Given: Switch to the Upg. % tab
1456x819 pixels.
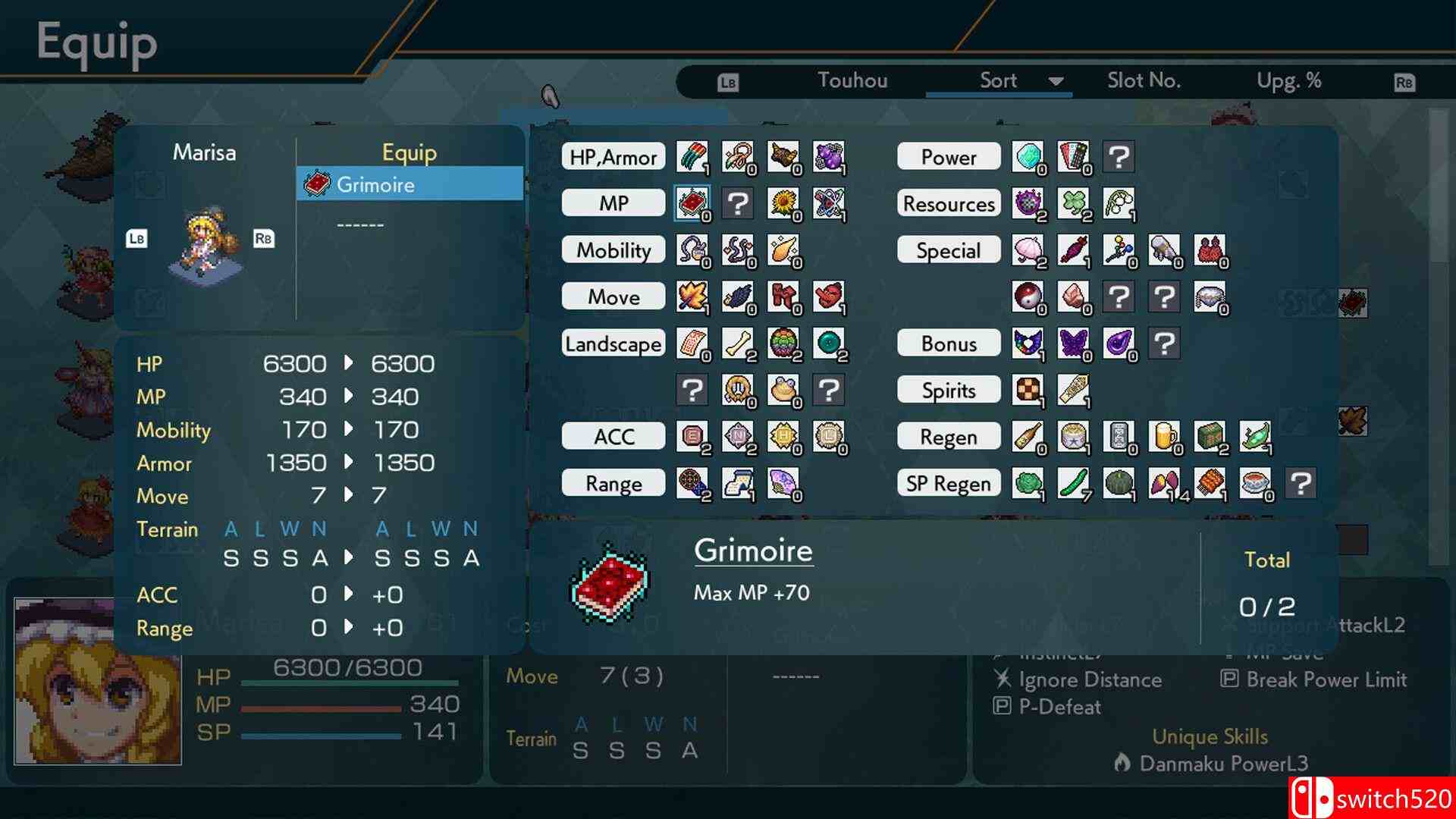Looking at the screenshot, I should 1288,80.
